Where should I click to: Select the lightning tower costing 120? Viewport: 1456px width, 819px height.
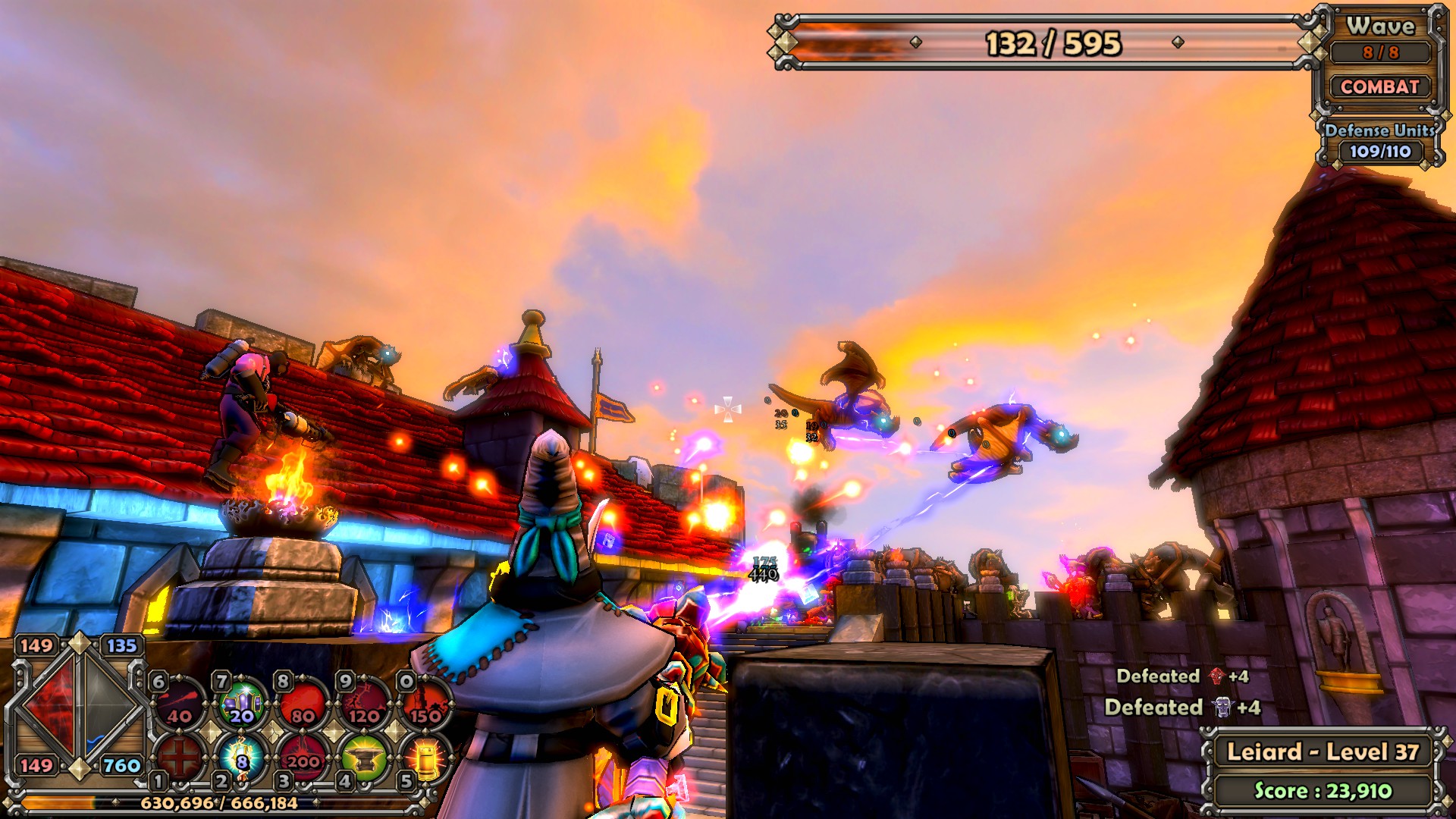click(365, 703)
